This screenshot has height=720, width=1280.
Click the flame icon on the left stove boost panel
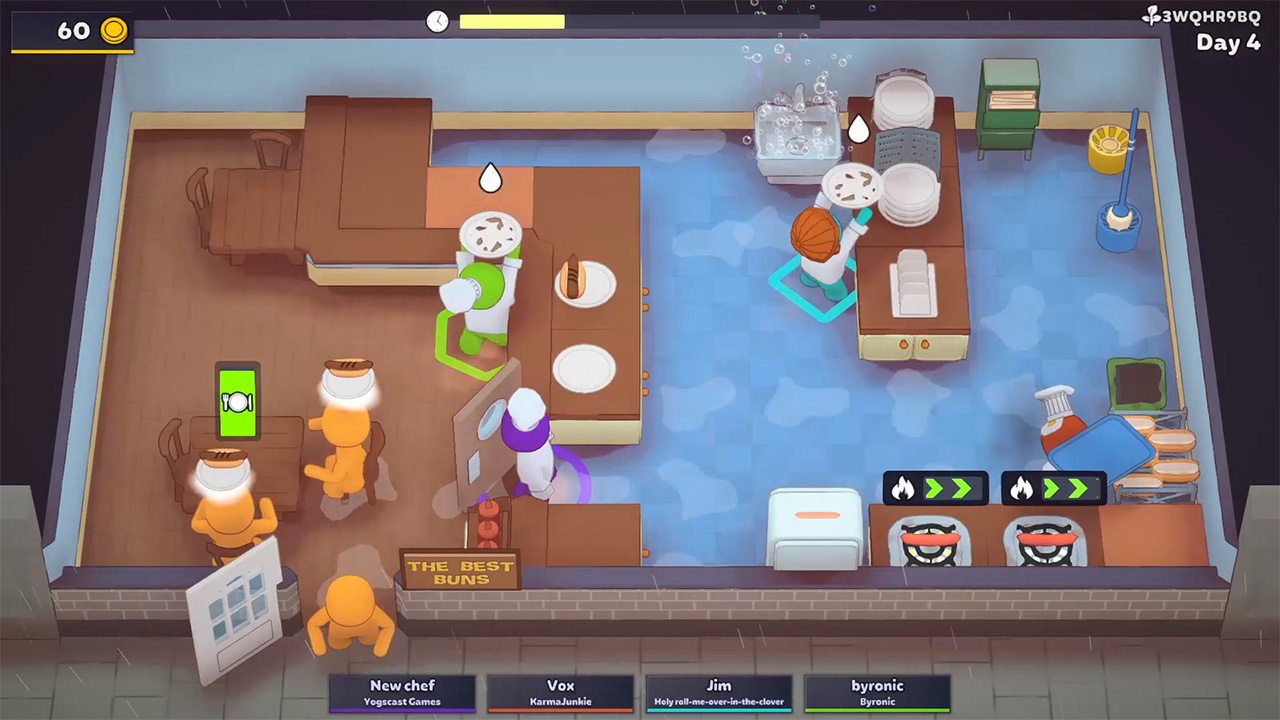[x=904, y=488]
